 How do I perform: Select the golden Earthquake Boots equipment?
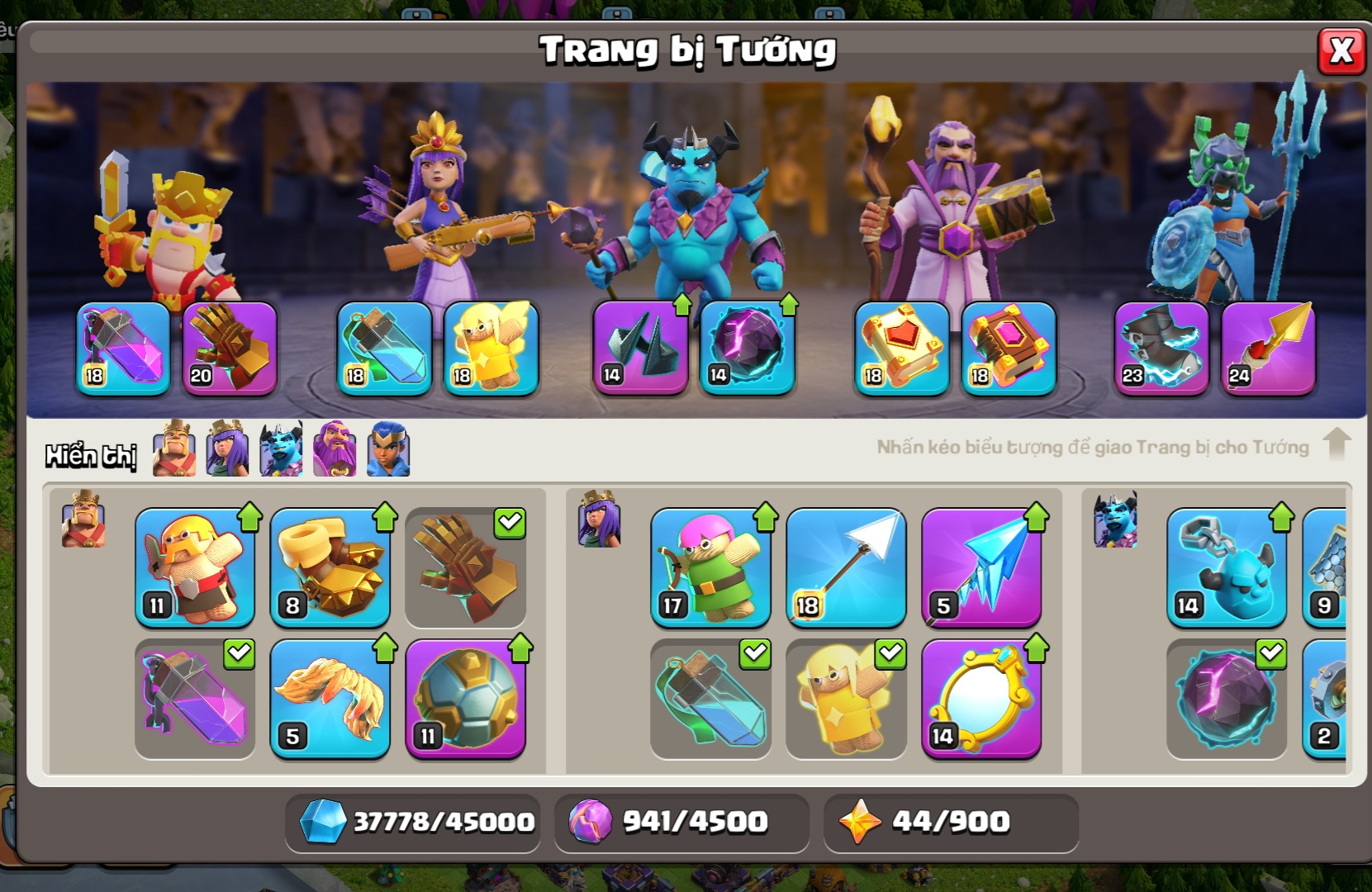pyautogui.click(x=330, y=567)
